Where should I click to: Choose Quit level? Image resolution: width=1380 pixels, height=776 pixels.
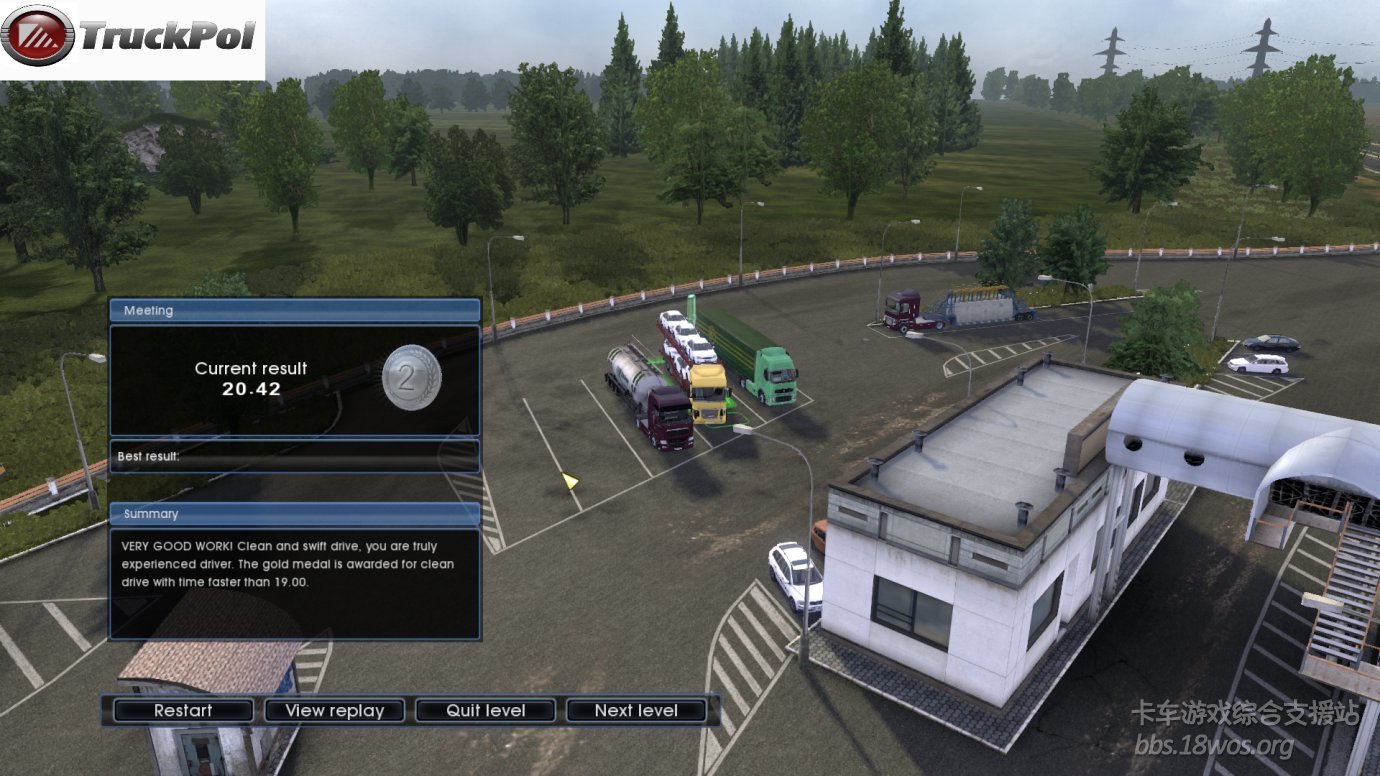[486, 711]
